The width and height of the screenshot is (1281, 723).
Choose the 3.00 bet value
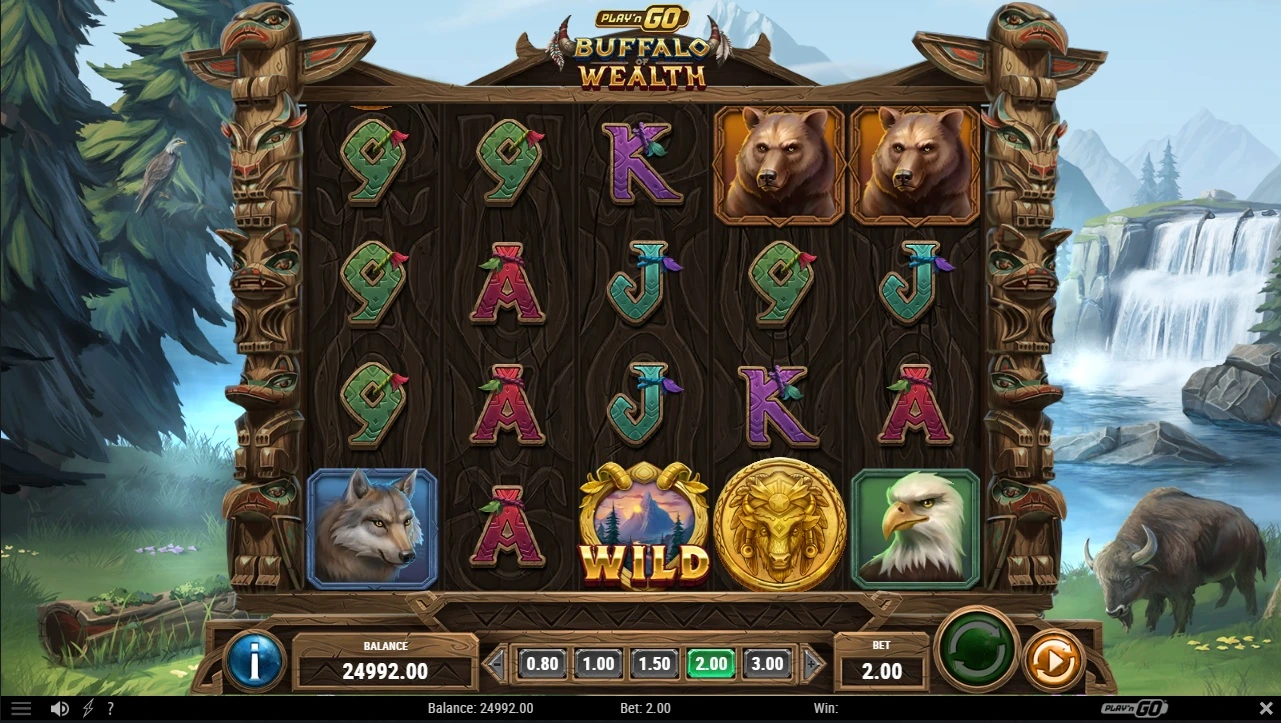click(767, 663)
